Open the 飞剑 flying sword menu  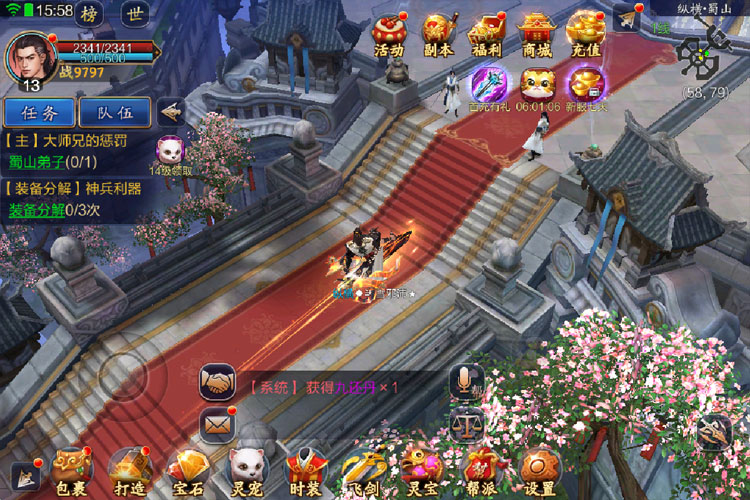pyautogui.click(x=362, y=471)
